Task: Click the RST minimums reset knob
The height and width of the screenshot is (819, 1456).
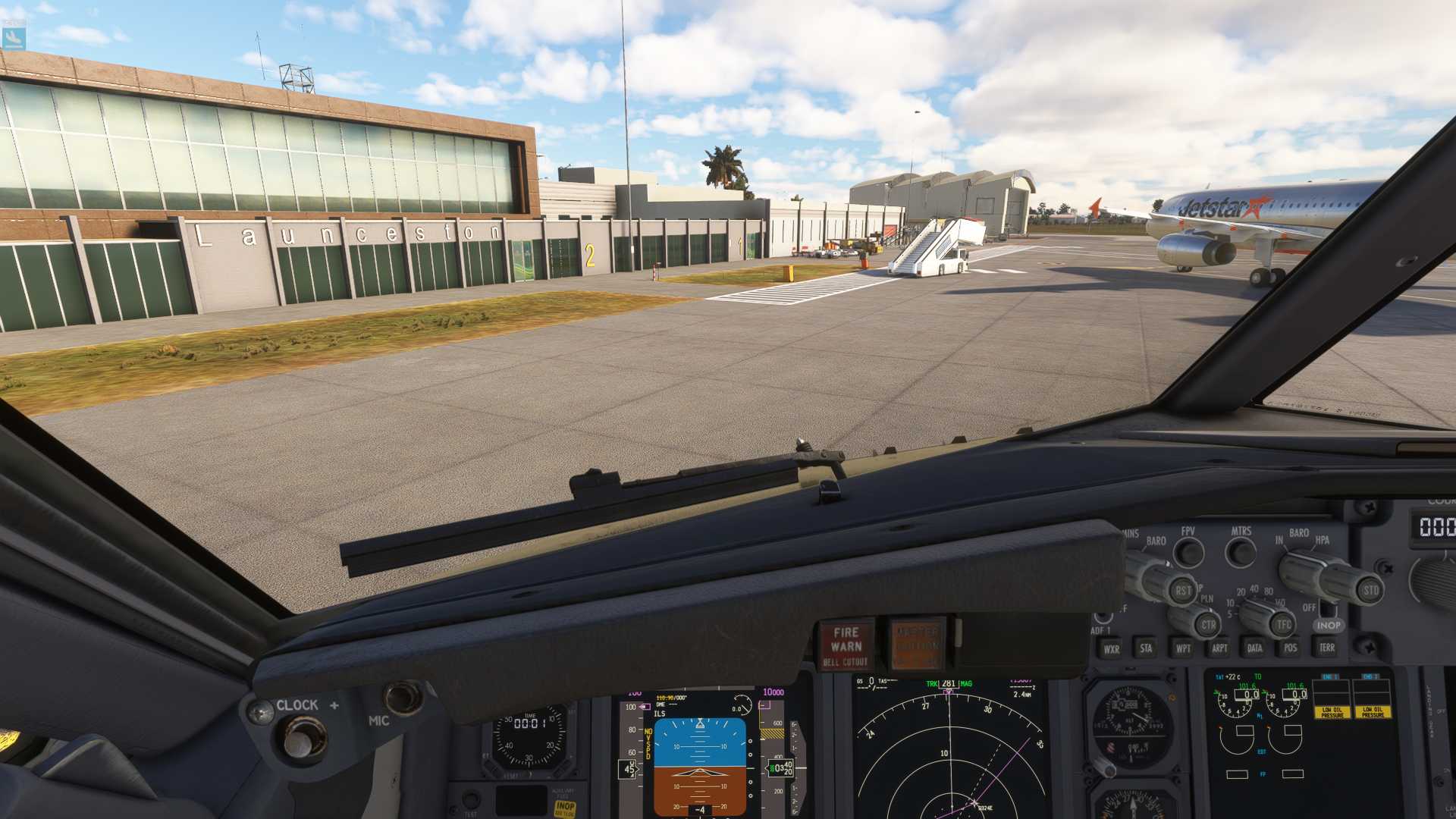Action: [x=1182, y=590]
